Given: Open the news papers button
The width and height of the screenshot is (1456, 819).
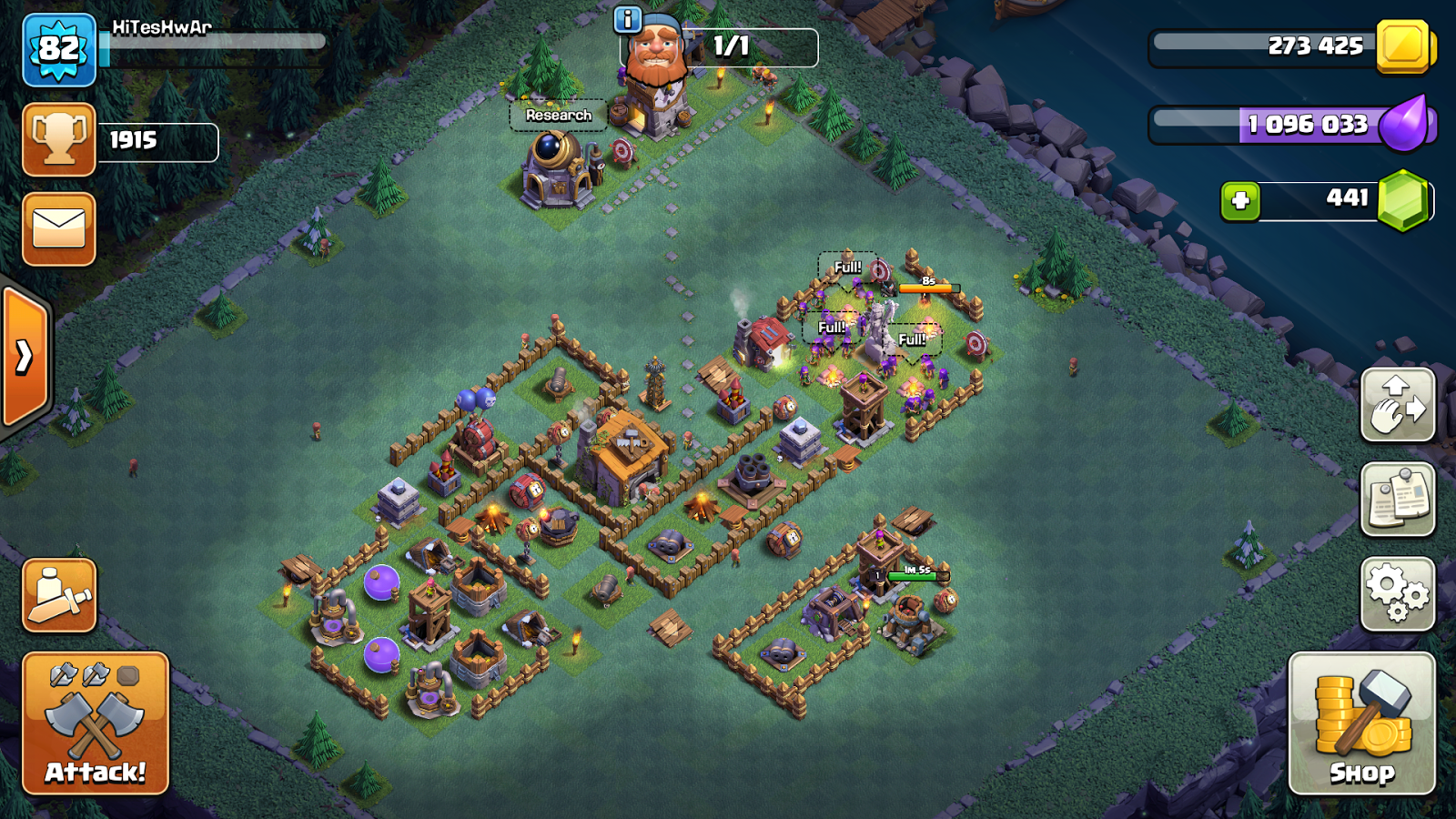Looking at the screenshot, I should pos(1398,499).
